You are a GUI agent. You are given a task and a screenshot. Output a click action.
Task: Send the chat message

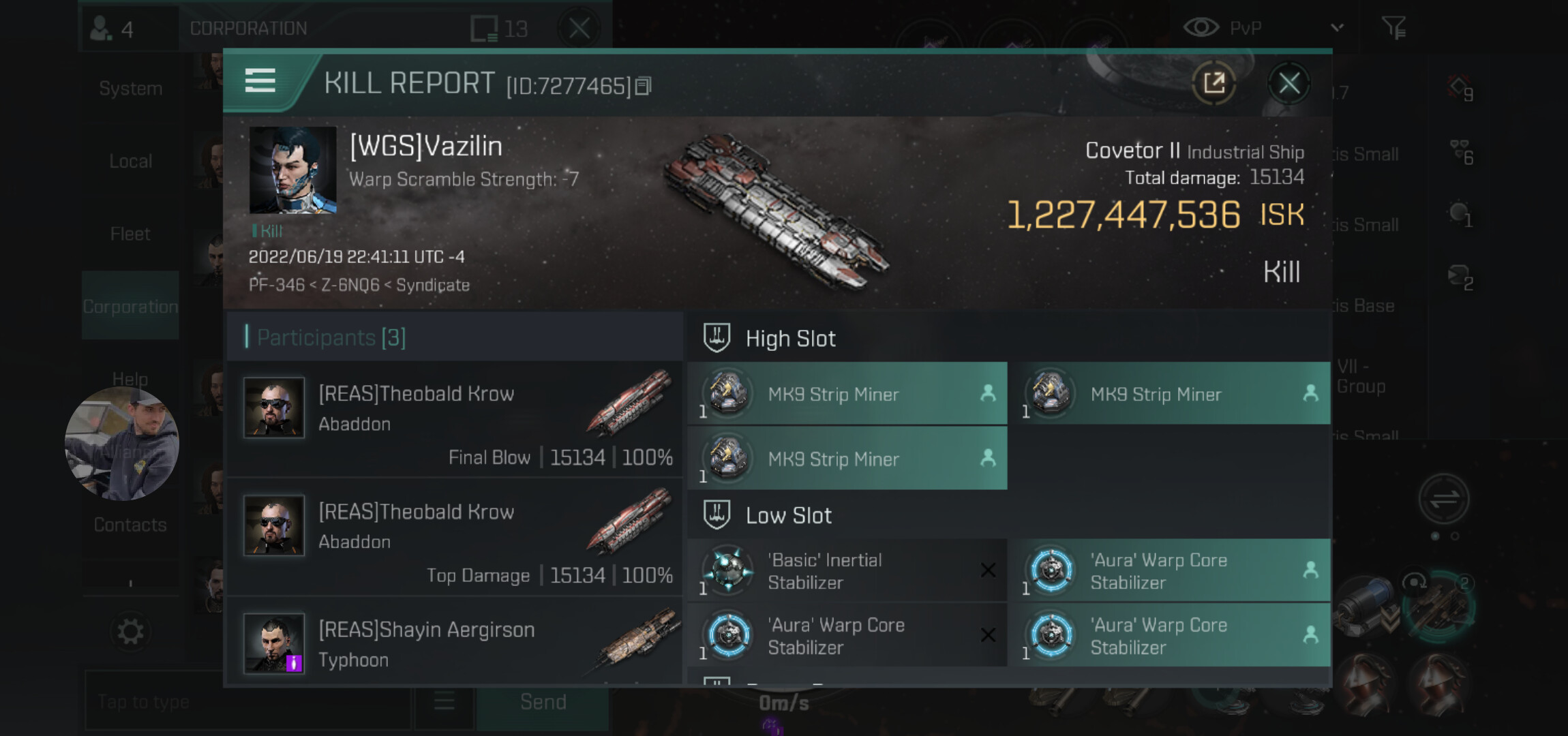pos(543,702)
